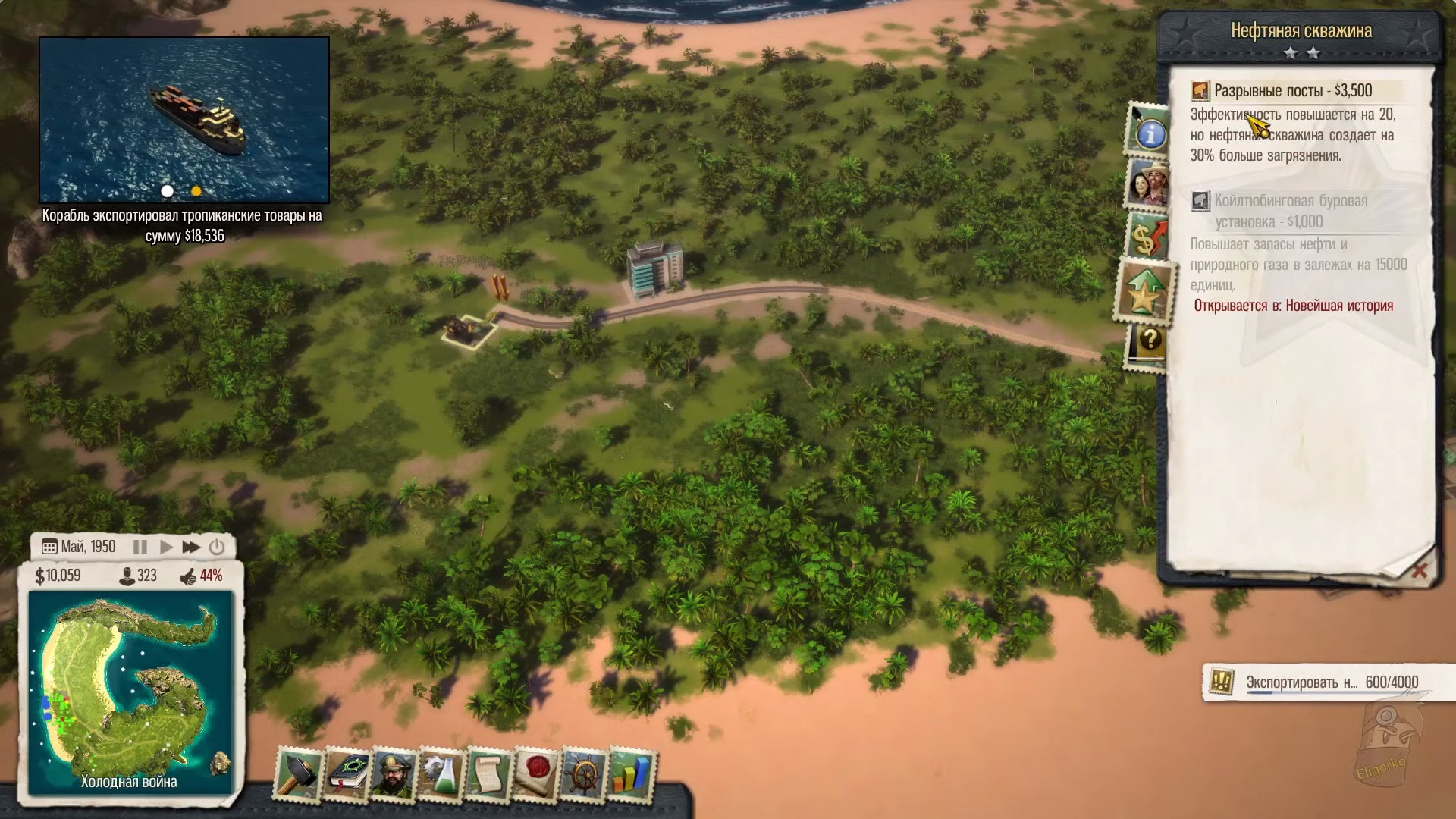Click the island minimap
The height and width of the screenshot is (819, 1456).
(130, 690)
